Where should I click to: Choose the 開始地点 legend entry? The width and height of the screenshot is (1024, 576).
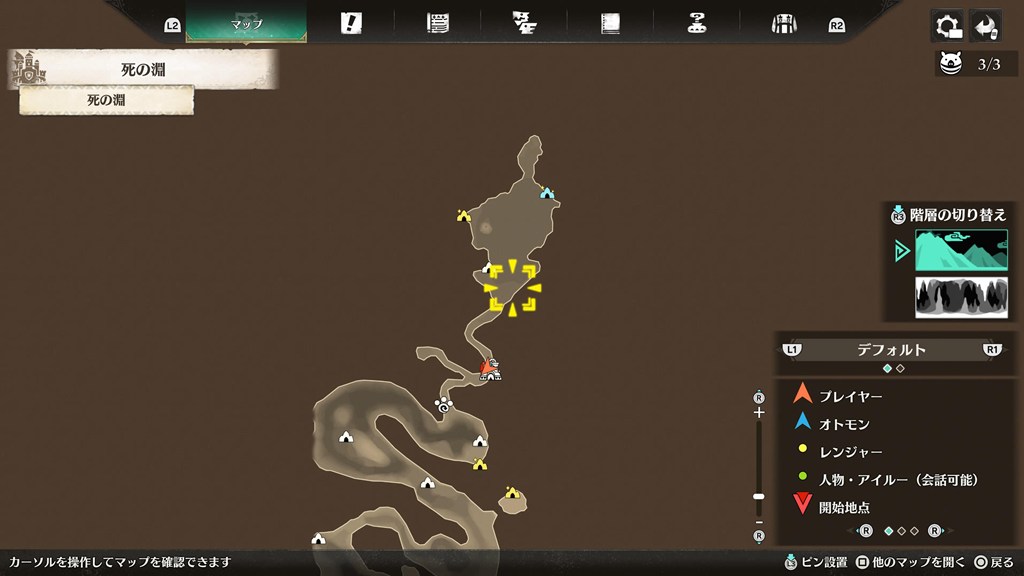tap(844, 507)
